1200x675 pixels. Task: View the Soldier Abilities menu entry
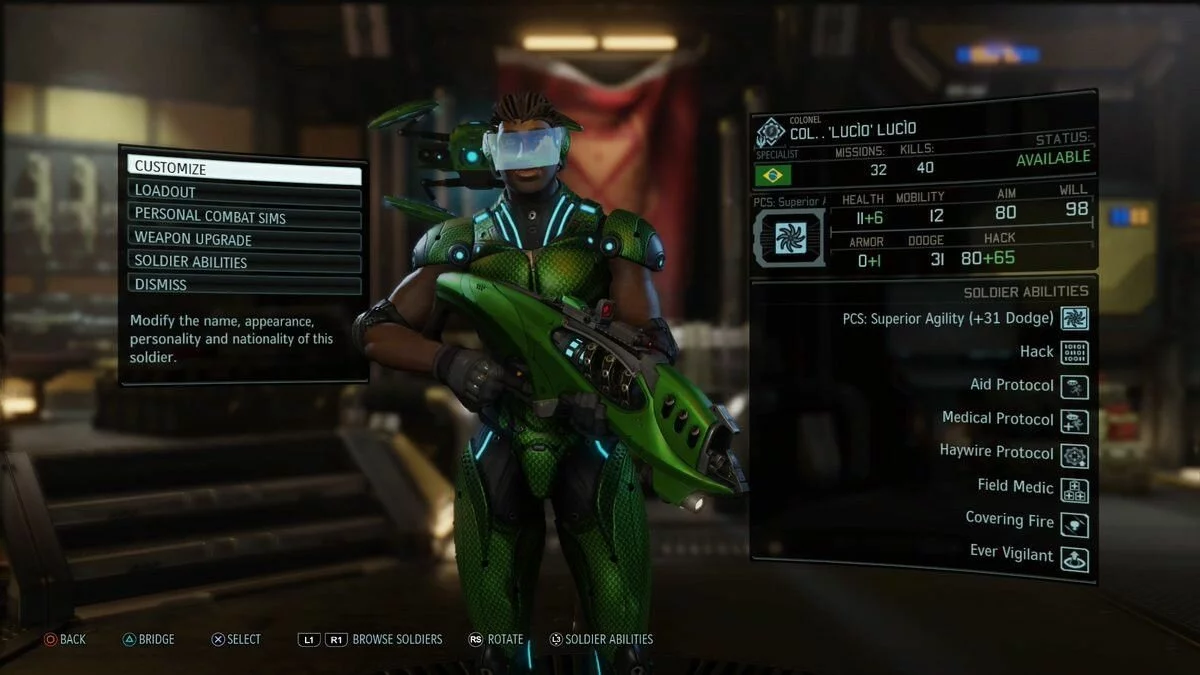pos(244,262)
